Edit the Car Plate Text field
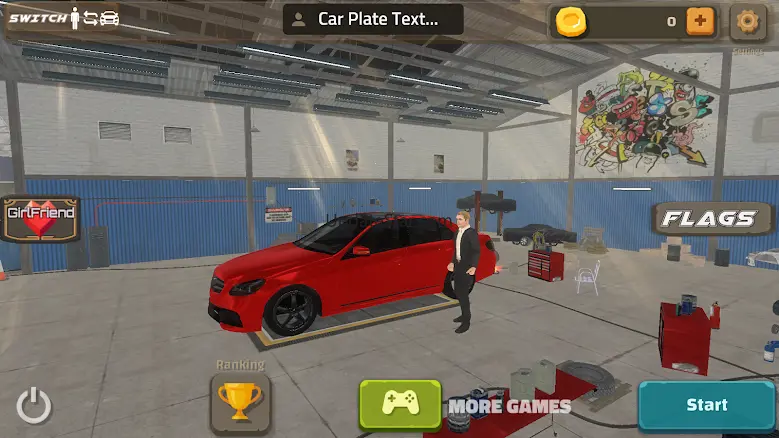 coord(373,19)
